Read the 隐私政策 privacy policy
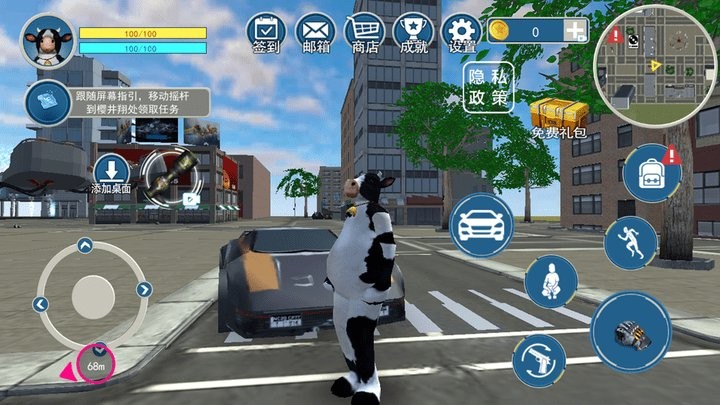The width and height of the screenshot is (720, 405). click(x=487, y=88)
